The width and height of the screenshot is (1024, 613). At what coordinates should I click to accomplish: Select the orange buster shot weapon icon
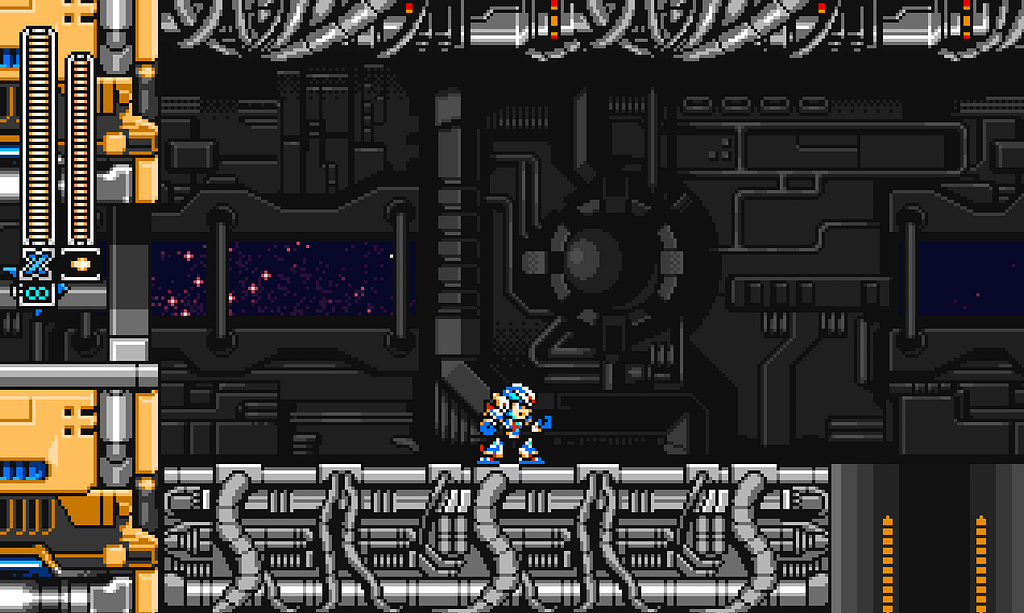pyautogui.click(x=80, y=265)
